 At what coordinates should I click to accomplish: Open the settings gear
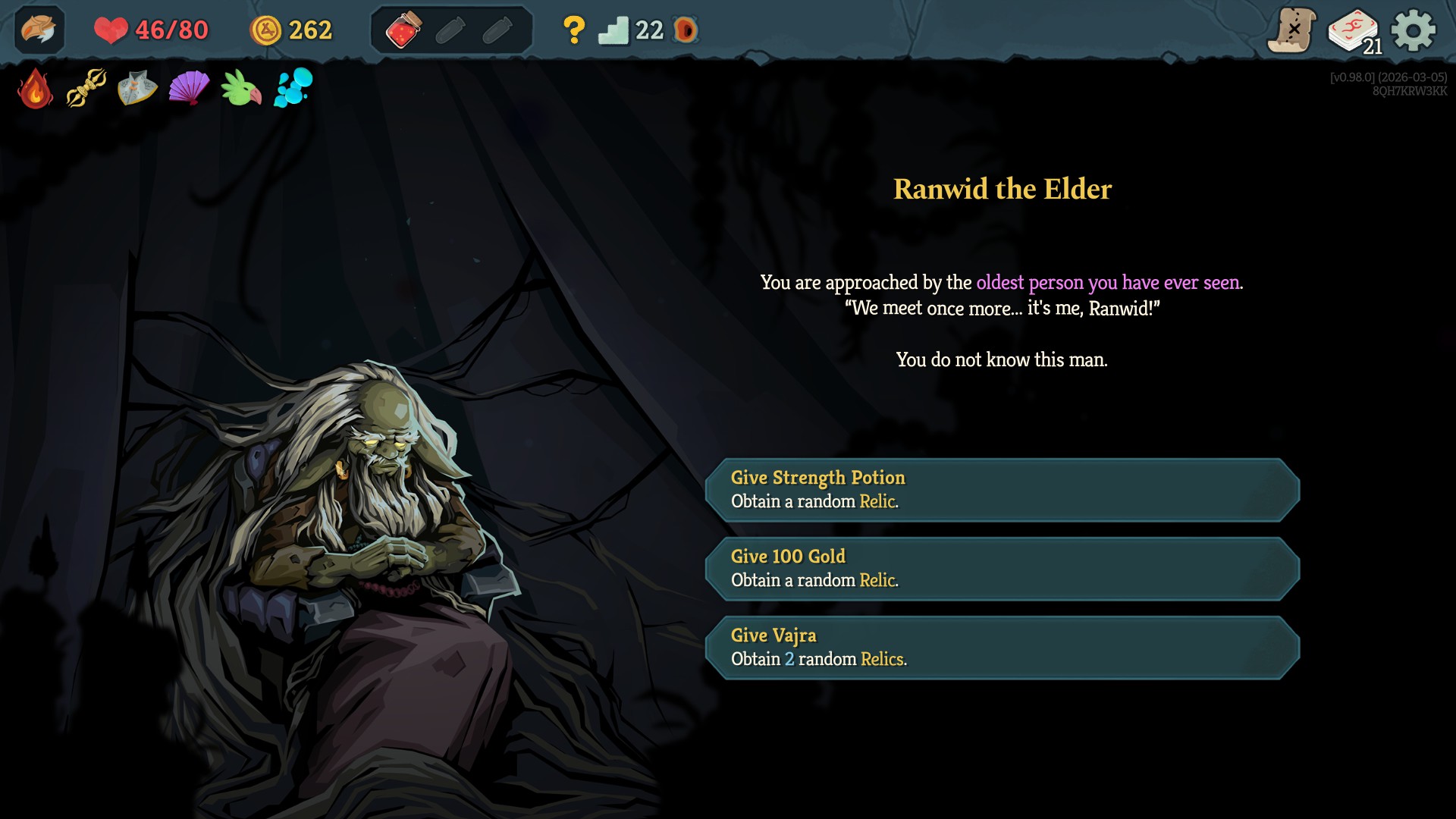[1412, 30]
